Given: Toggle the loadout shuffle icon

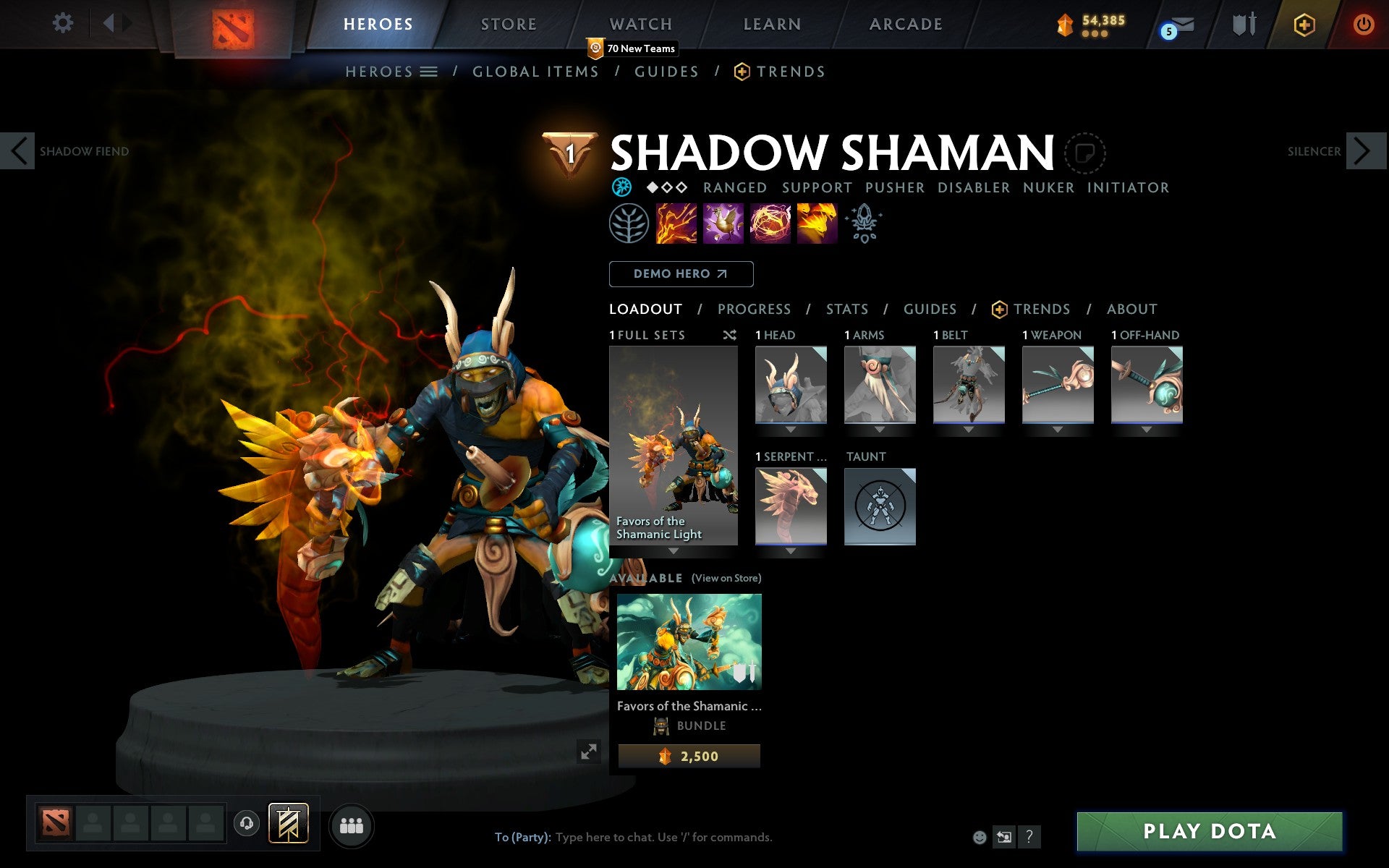Looking at the screenshot, I should click(x=729, y=335).
